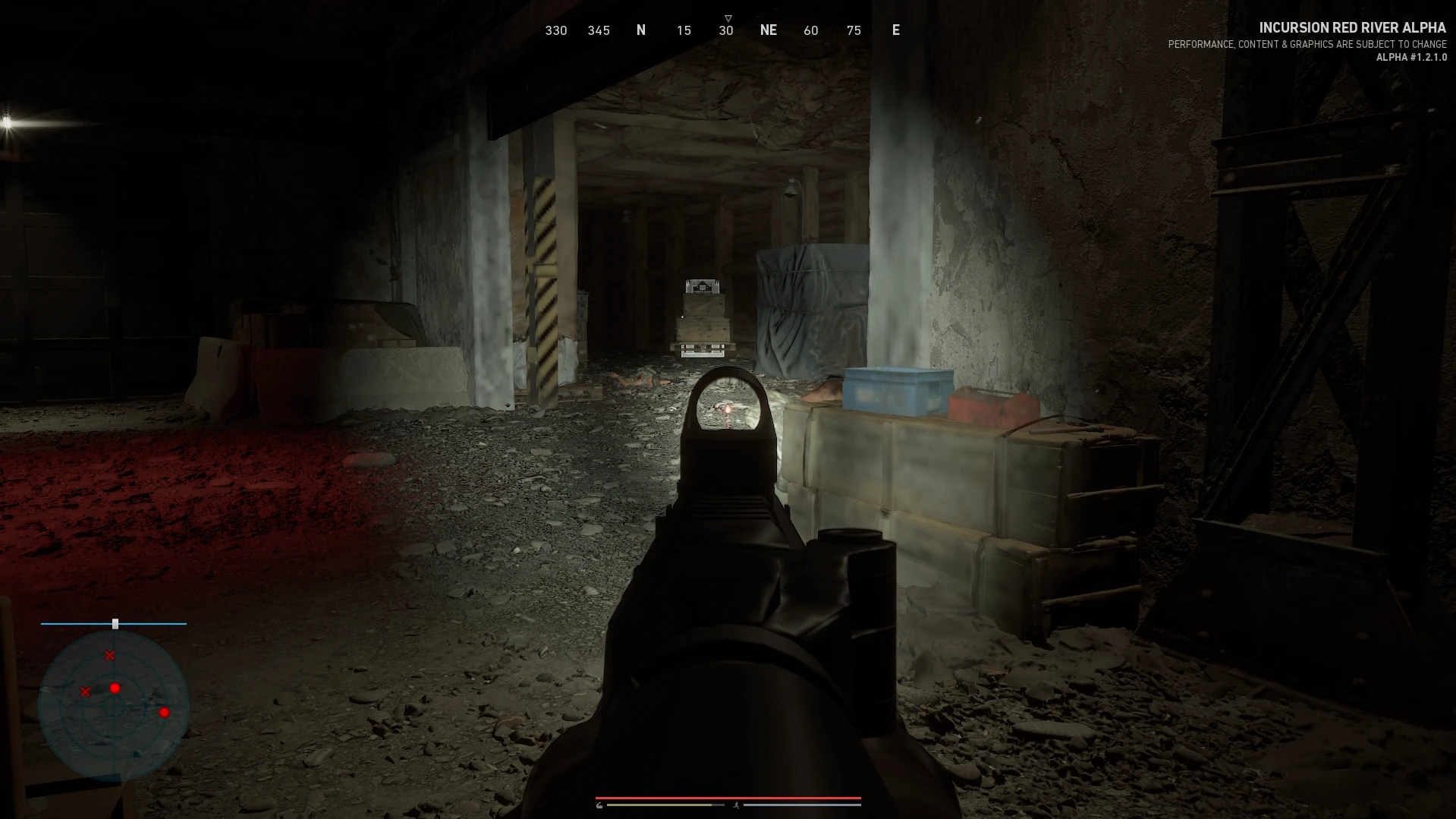Screen dimensions: 1456x819
Task: Click the INCURSION RED RIVER ALPHA title
Action: (x=1351, y=27)
